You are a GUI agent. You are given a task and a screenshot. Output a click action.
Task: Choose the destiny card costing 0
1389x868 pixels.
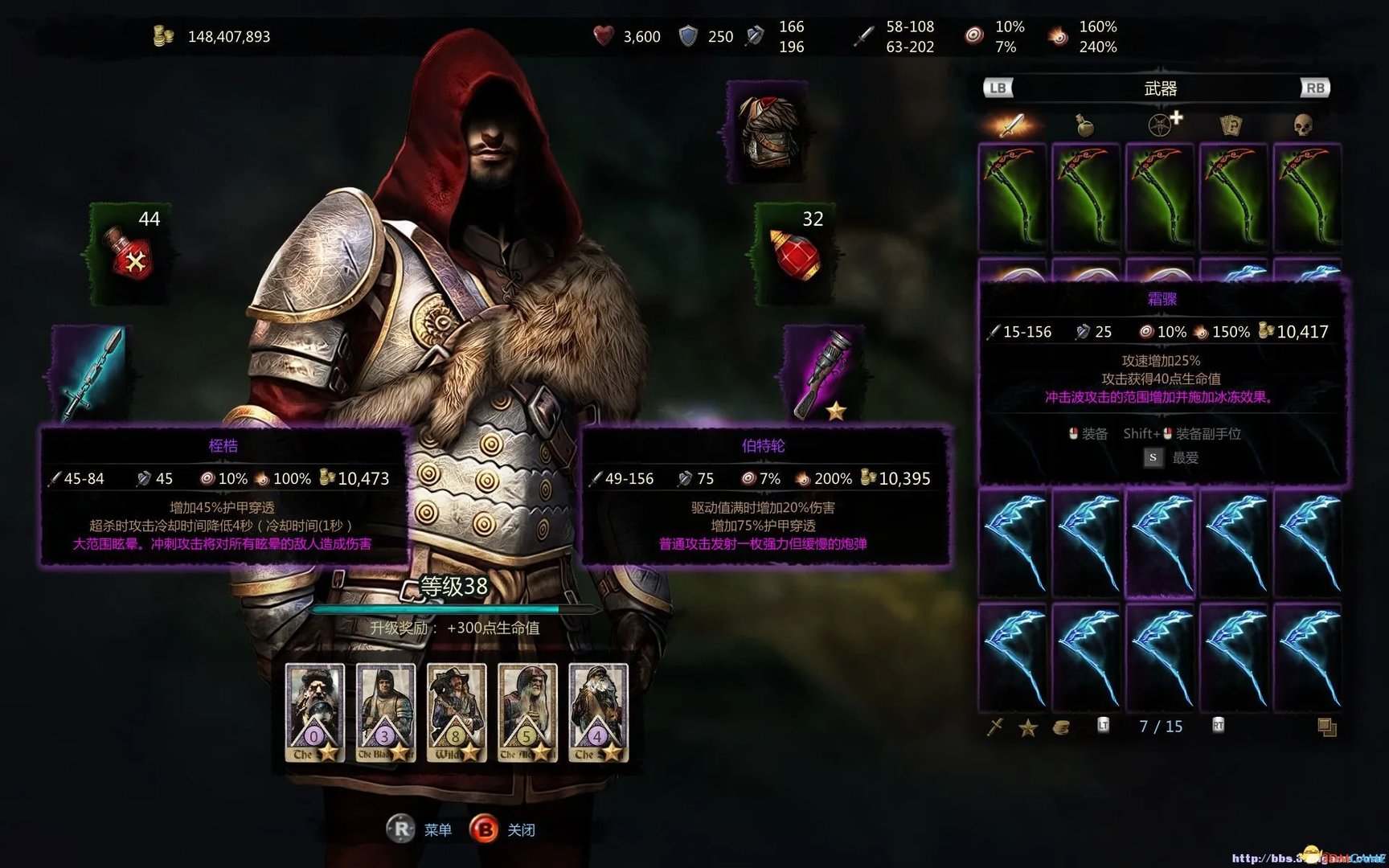(314, 712)
